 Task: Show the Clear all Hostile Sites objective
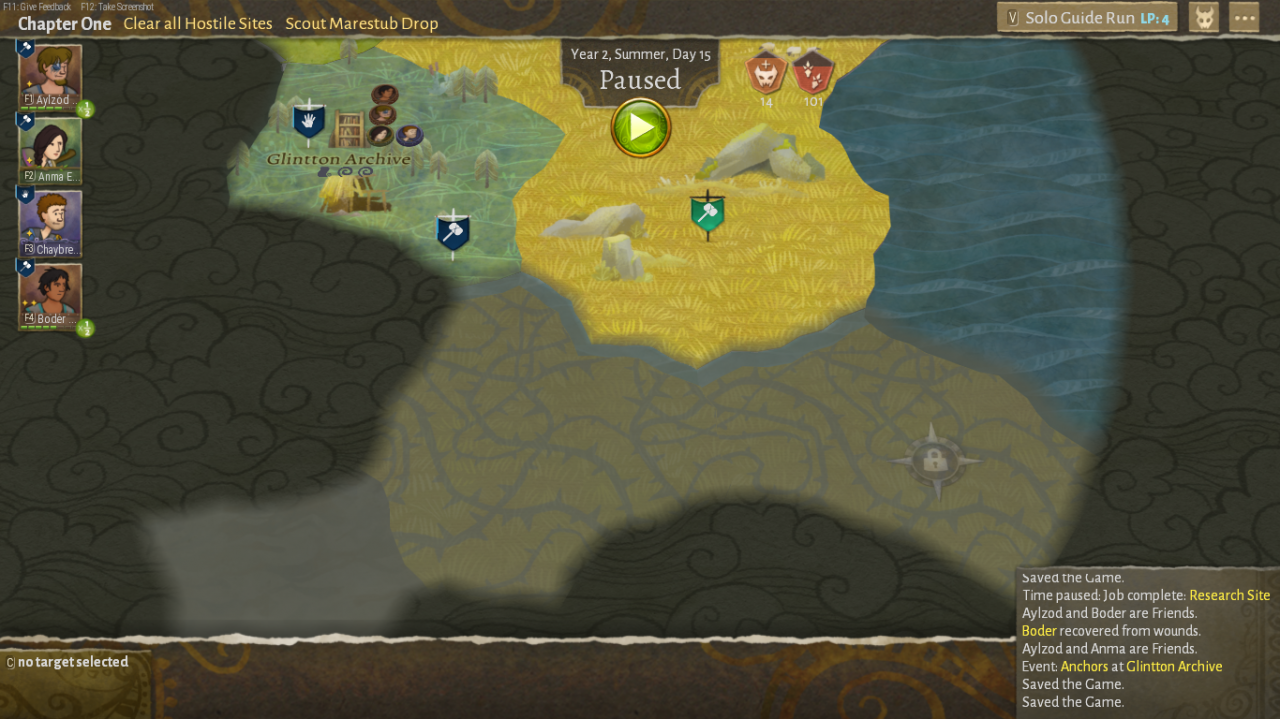point(198,23)
